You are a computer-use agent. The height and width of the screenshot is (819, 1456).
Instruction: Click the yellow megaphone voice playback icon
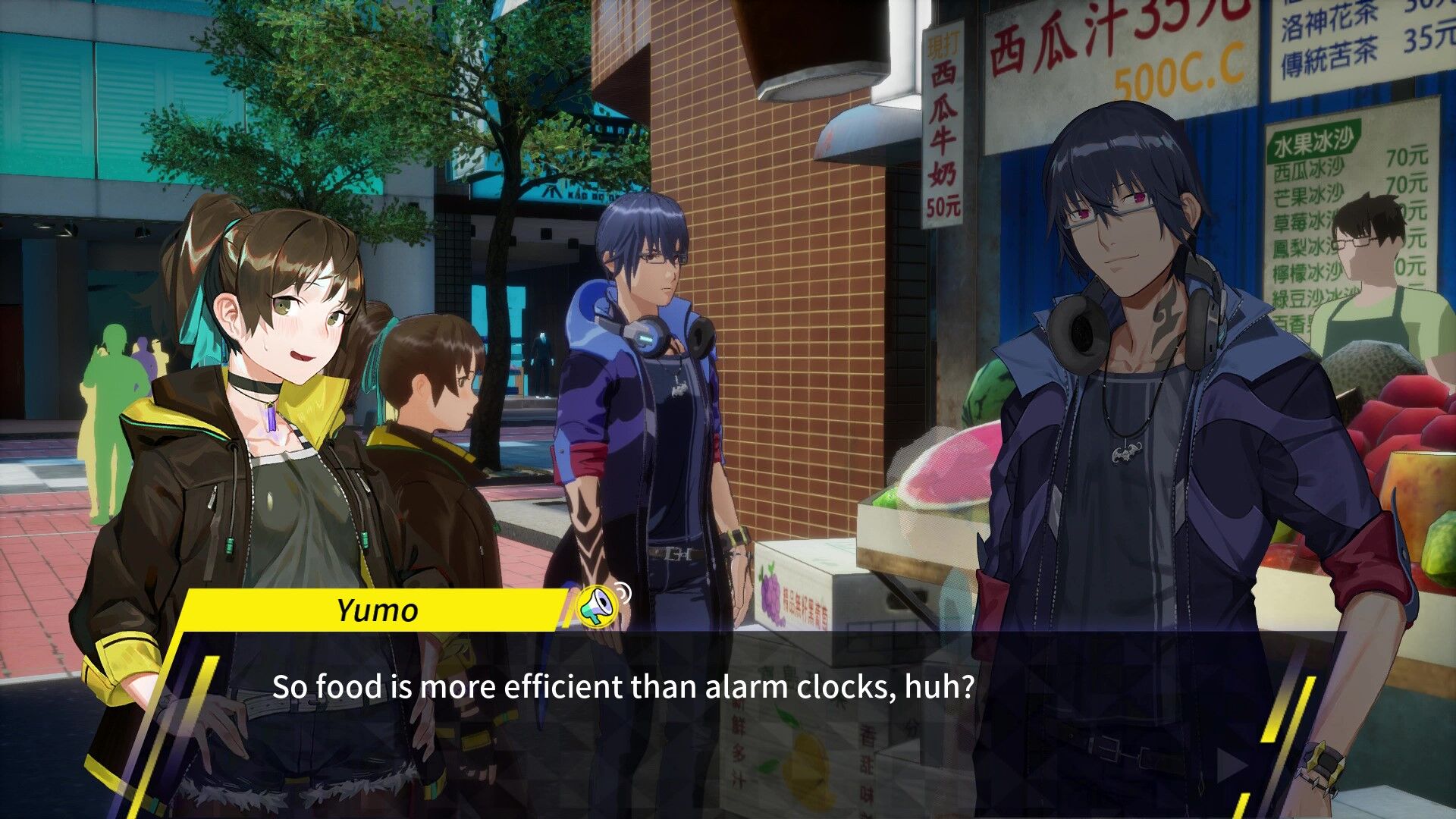pyautogui.click(x=598, y=607)
